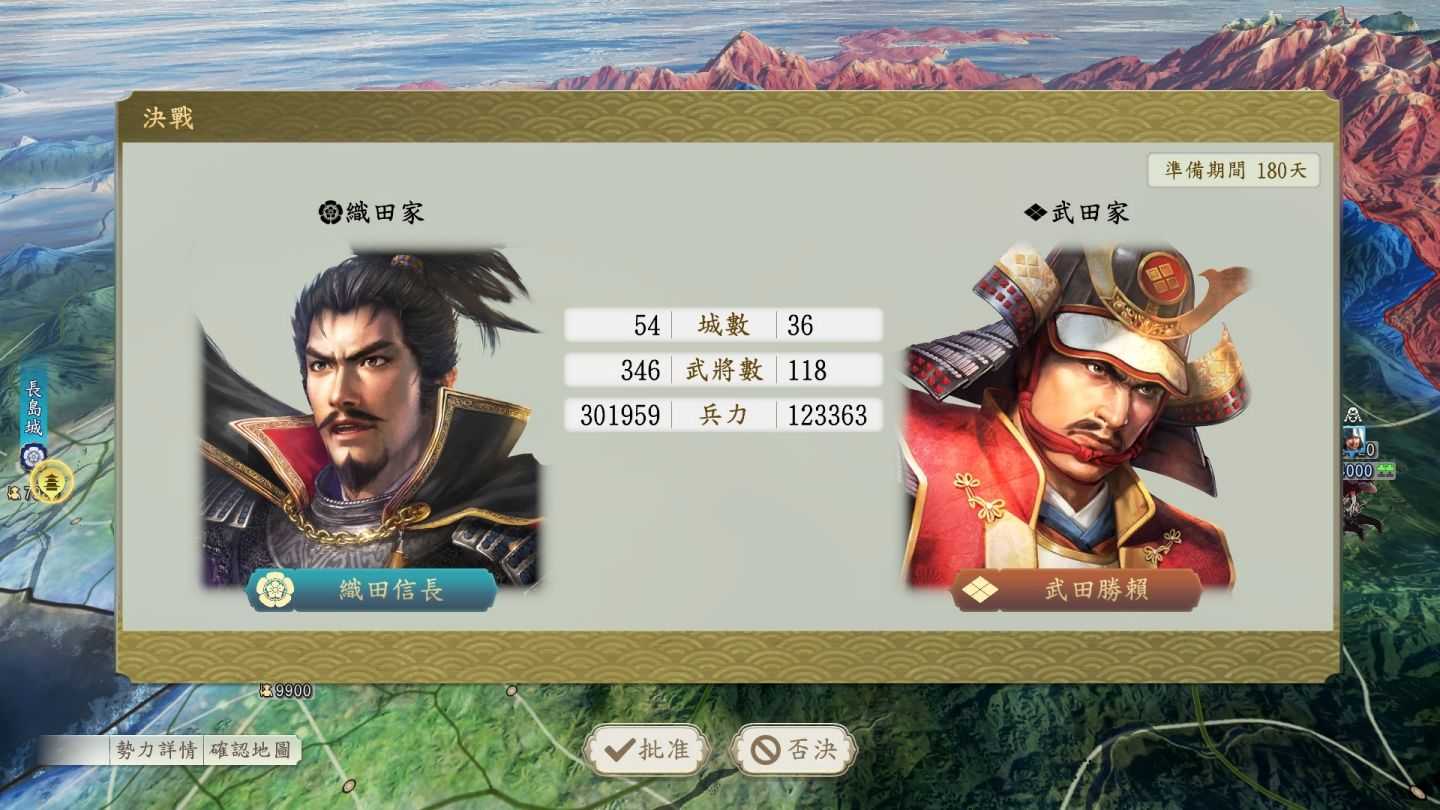Viewport: 1440px width, 810px height.
Task: Click the 武田勝賴 portrait
Action: click(1075, 400)
